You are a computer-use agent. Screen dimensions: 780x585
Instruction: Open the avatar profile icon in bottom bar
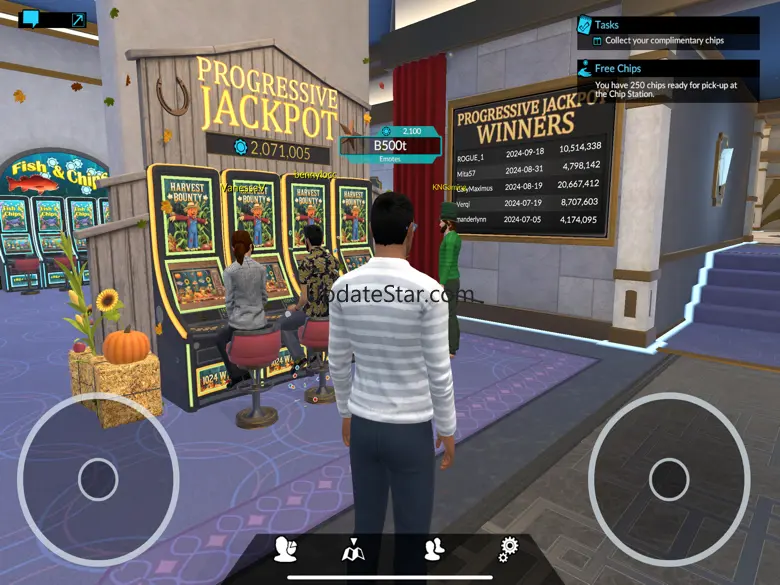pos(285,549)
